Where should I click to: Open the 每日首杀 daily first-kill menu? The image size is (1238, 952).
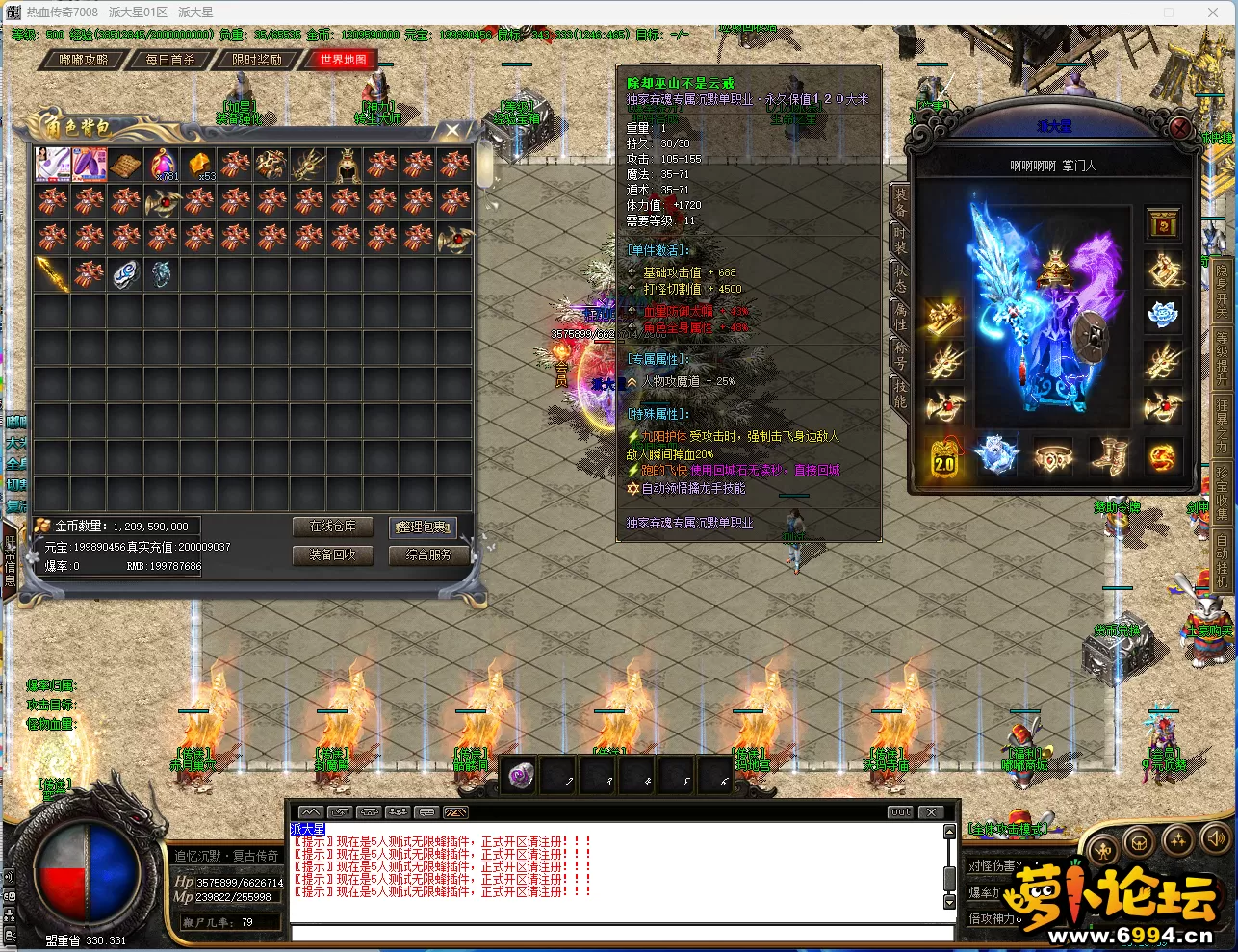[170, 60]
